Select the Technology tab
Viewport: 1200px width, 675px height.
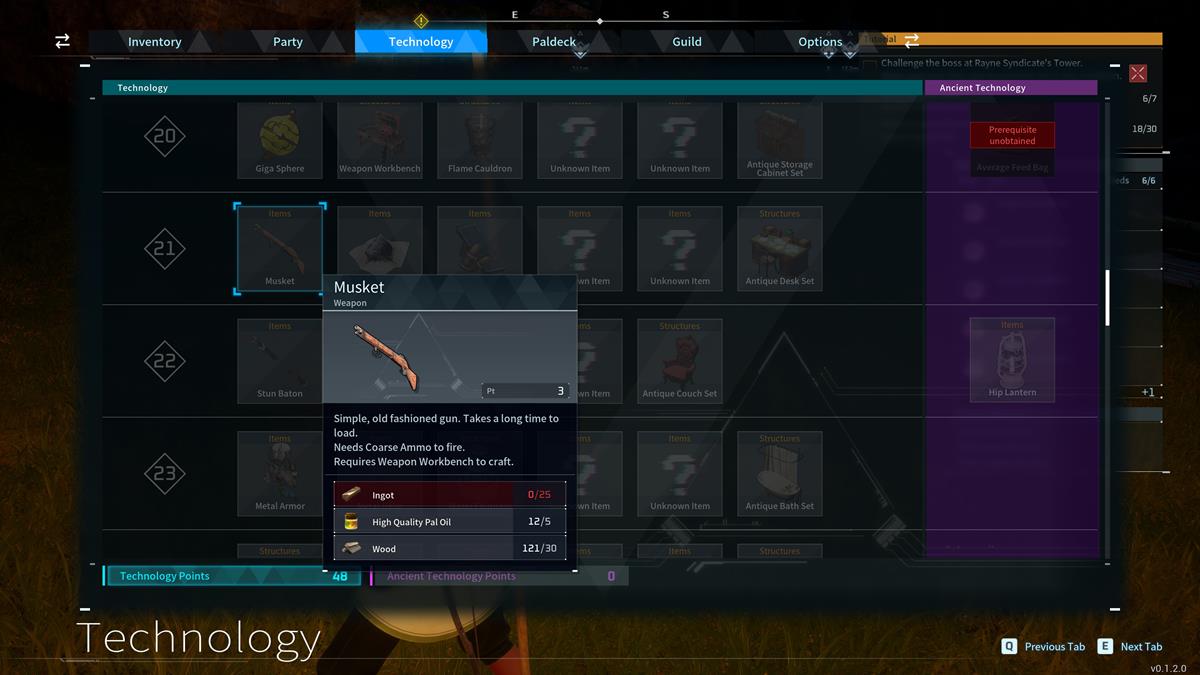point(421,42)
